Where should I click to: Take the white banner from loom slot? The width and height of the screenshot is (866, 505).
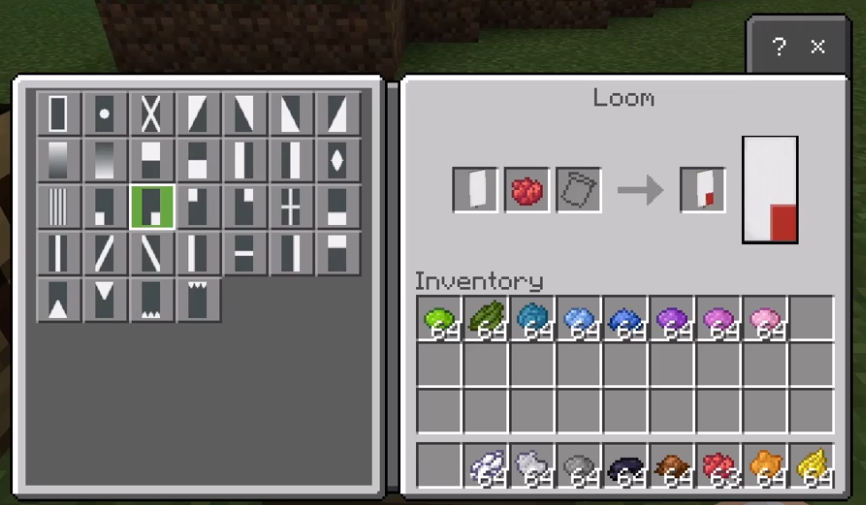coord(475,189)
